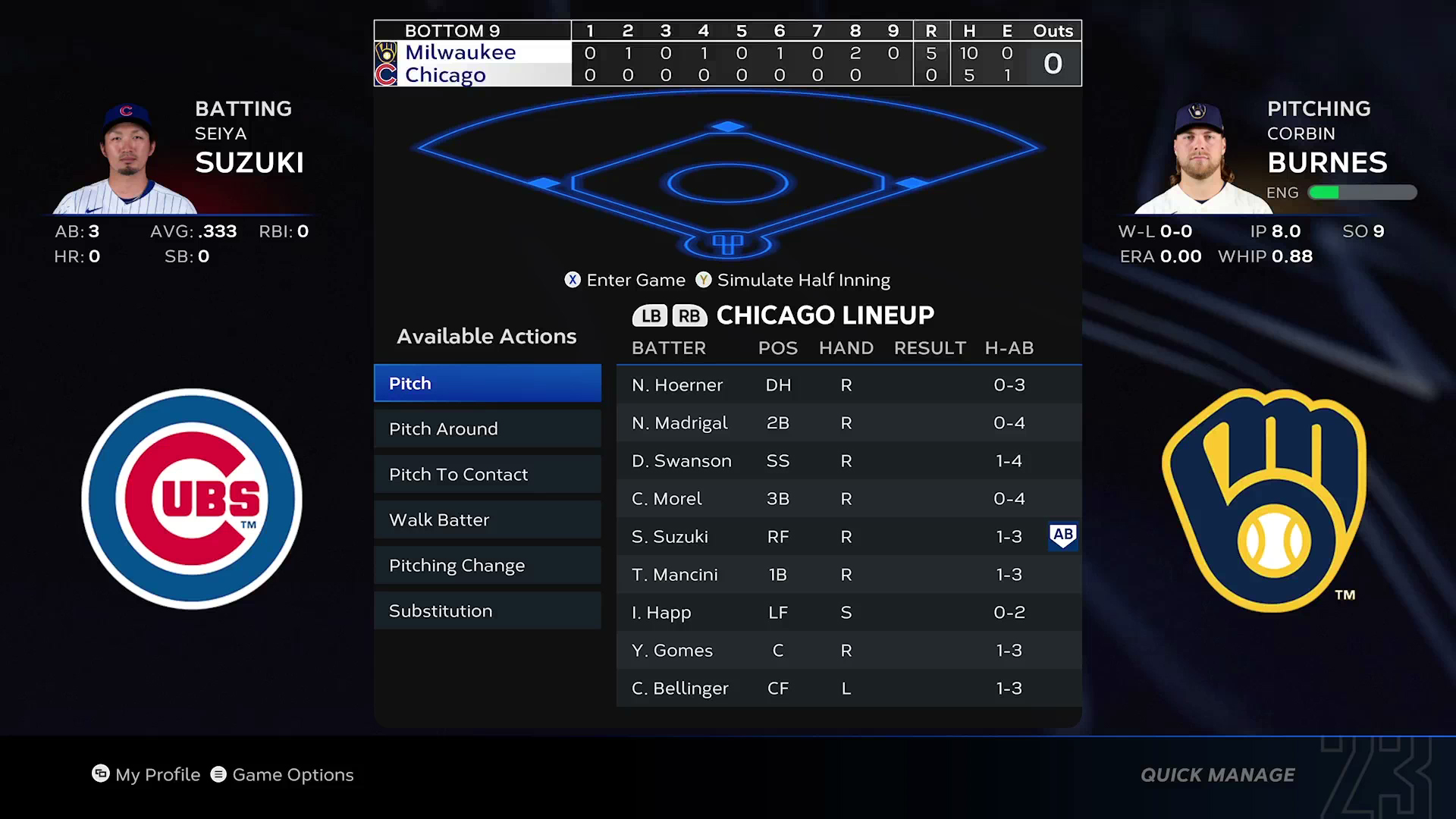
Task: Select Pitch To Contact
Action: coord(487,474)
